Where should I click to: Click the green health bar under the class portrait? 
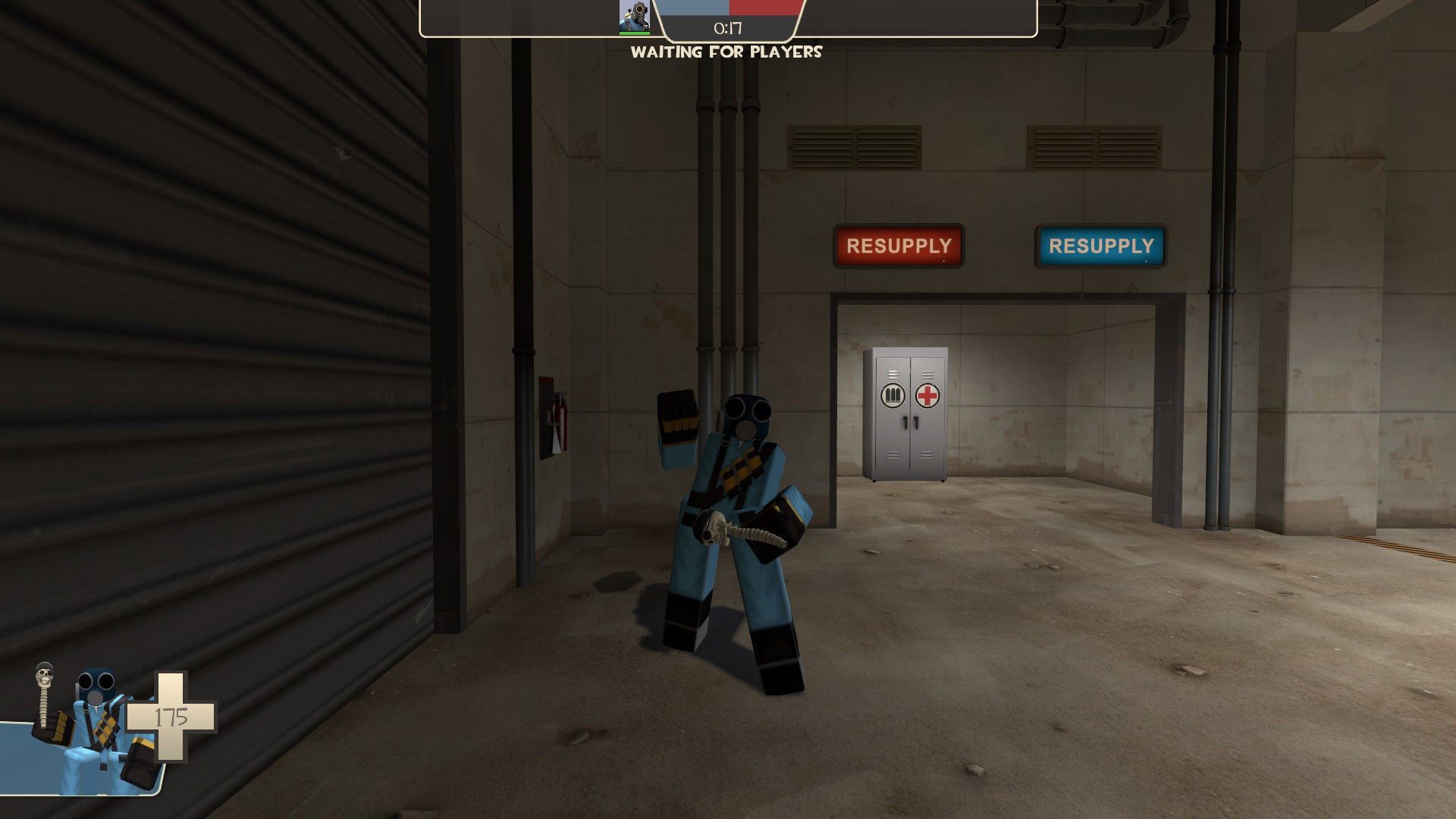coord(635,32)
